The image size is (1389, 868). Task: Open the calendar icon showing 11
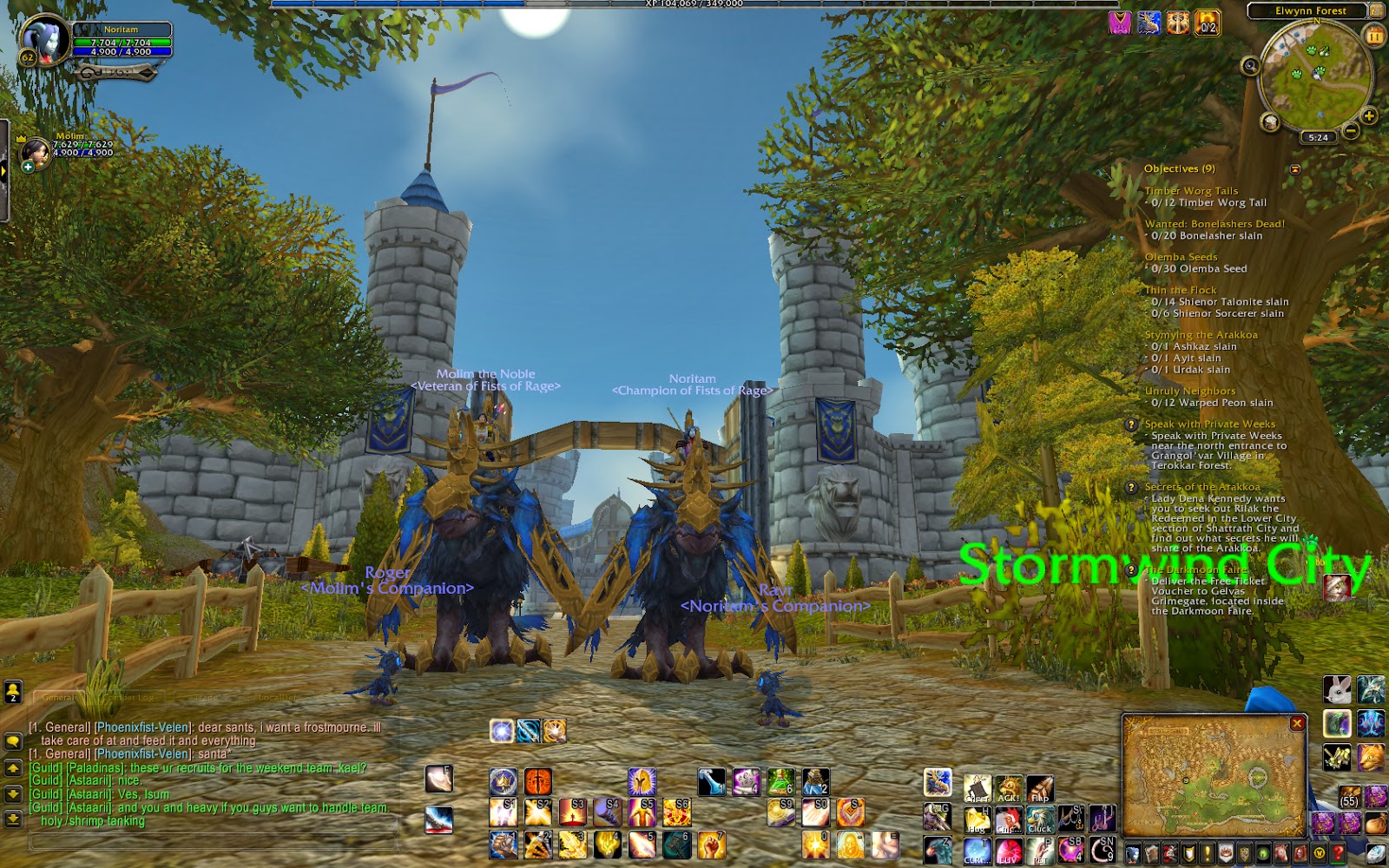(1373, 36)
